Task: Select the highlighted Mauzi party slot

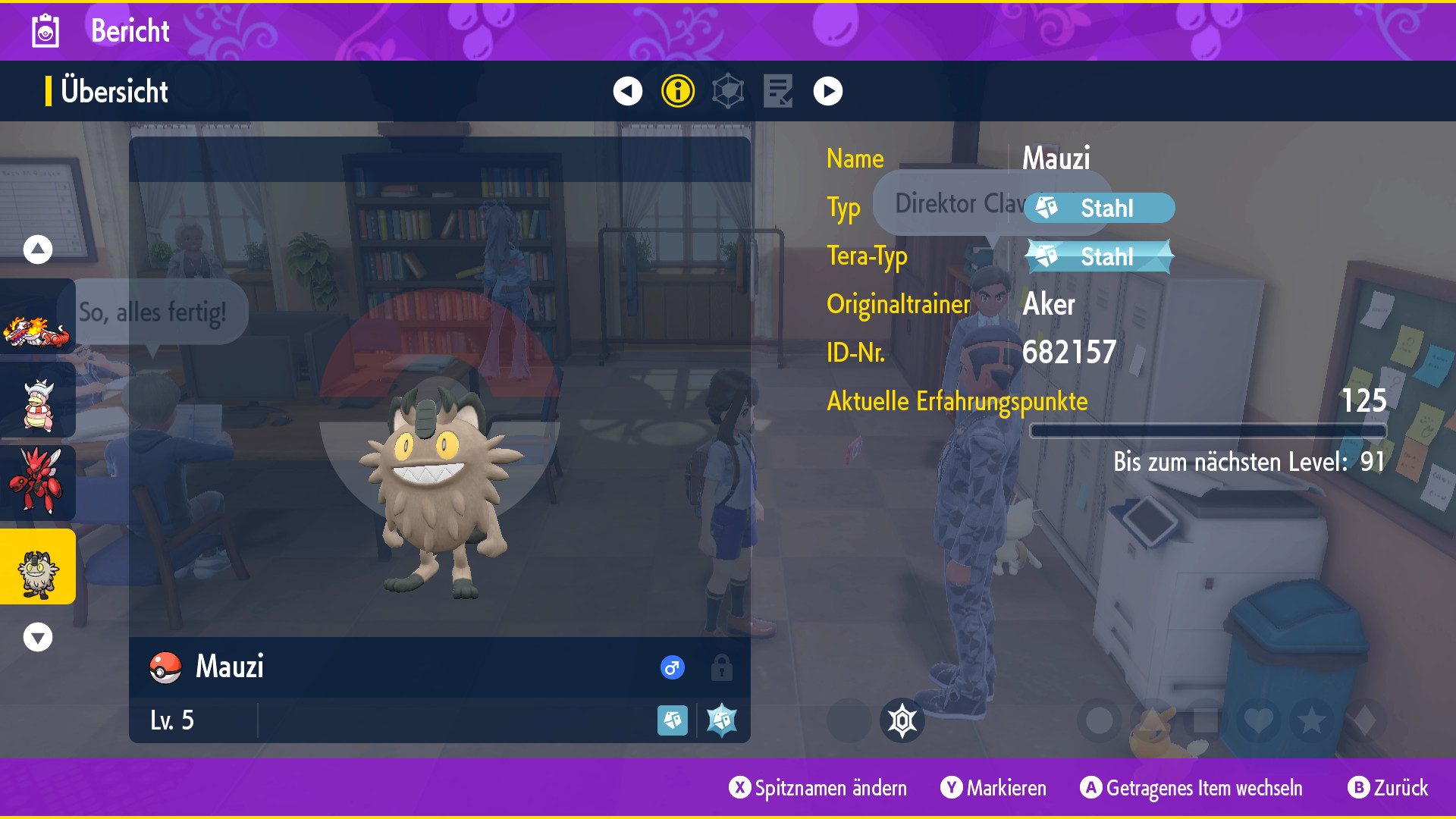Action: (x=38, y=567)
